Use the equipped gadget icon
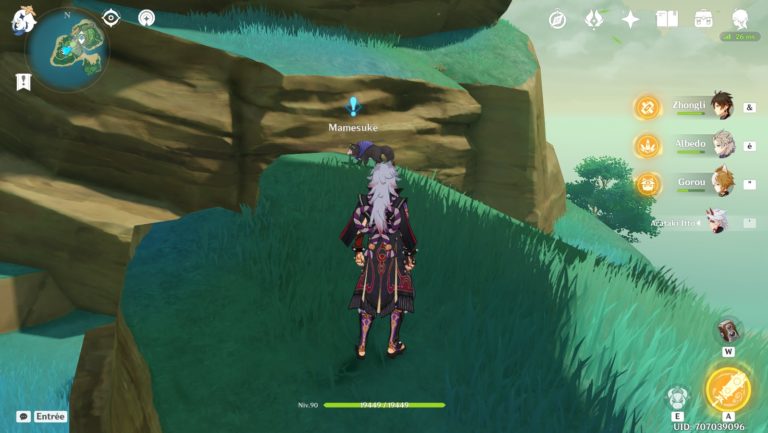This screenshot has width=768, height=433. tap(729, 331)
